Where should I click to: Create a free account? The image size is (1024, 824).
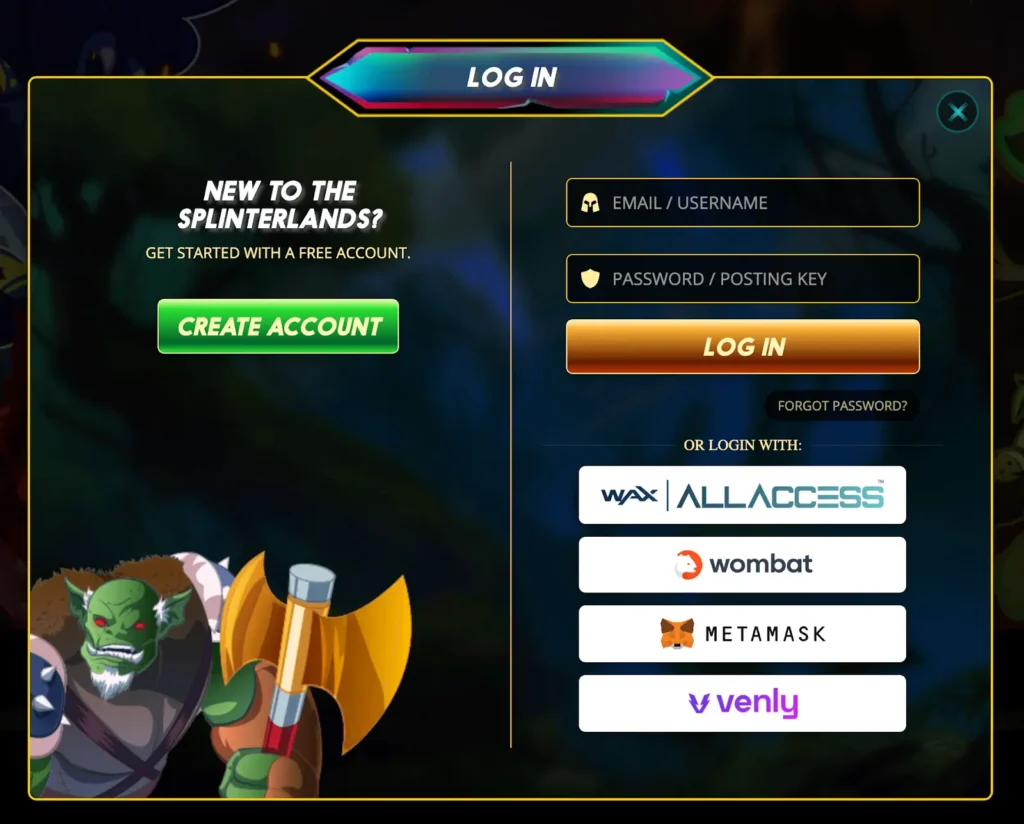(278, 326)
